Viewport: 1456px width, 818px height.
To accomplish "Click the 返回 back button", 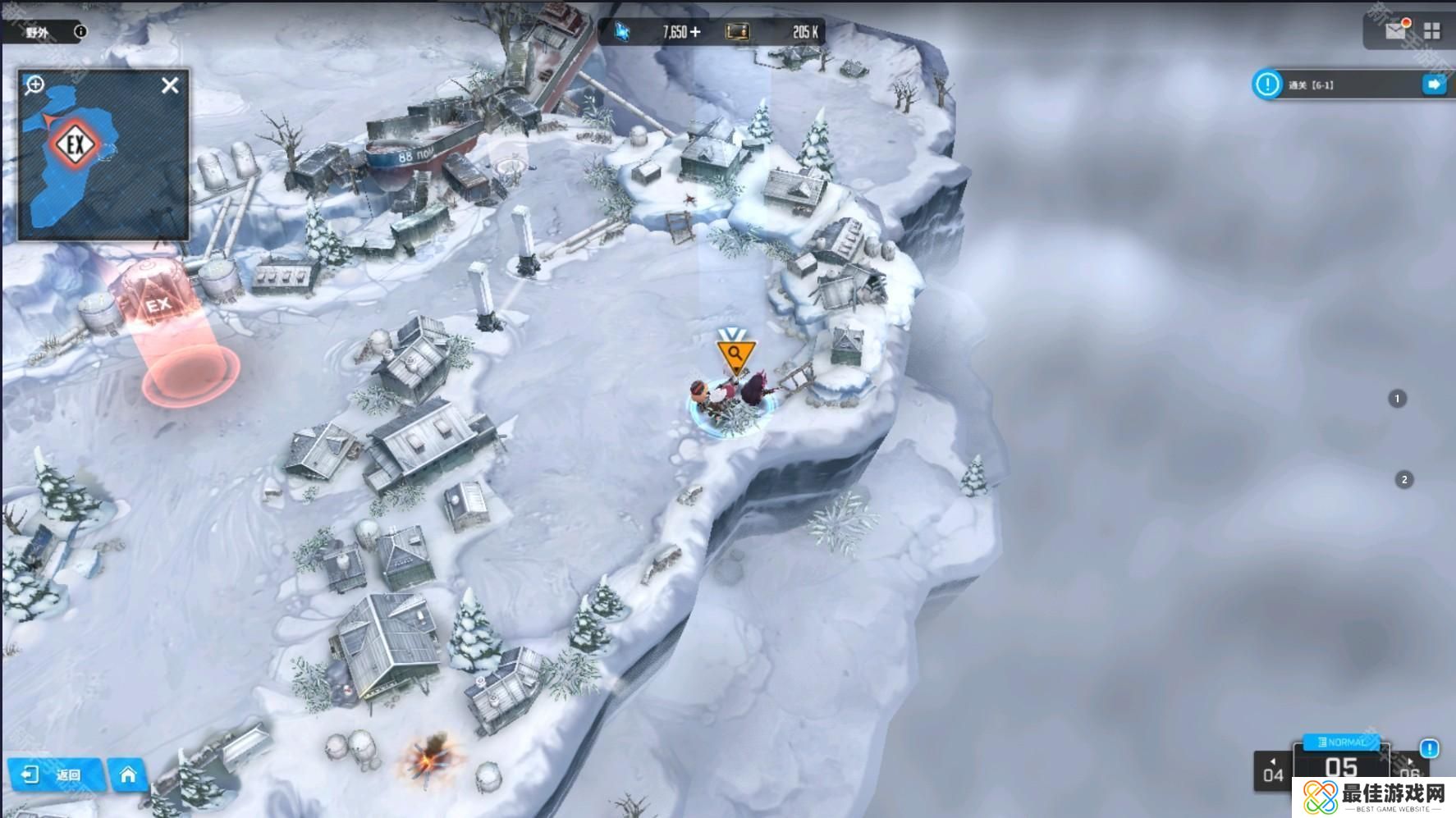I will tap(54, 775).
